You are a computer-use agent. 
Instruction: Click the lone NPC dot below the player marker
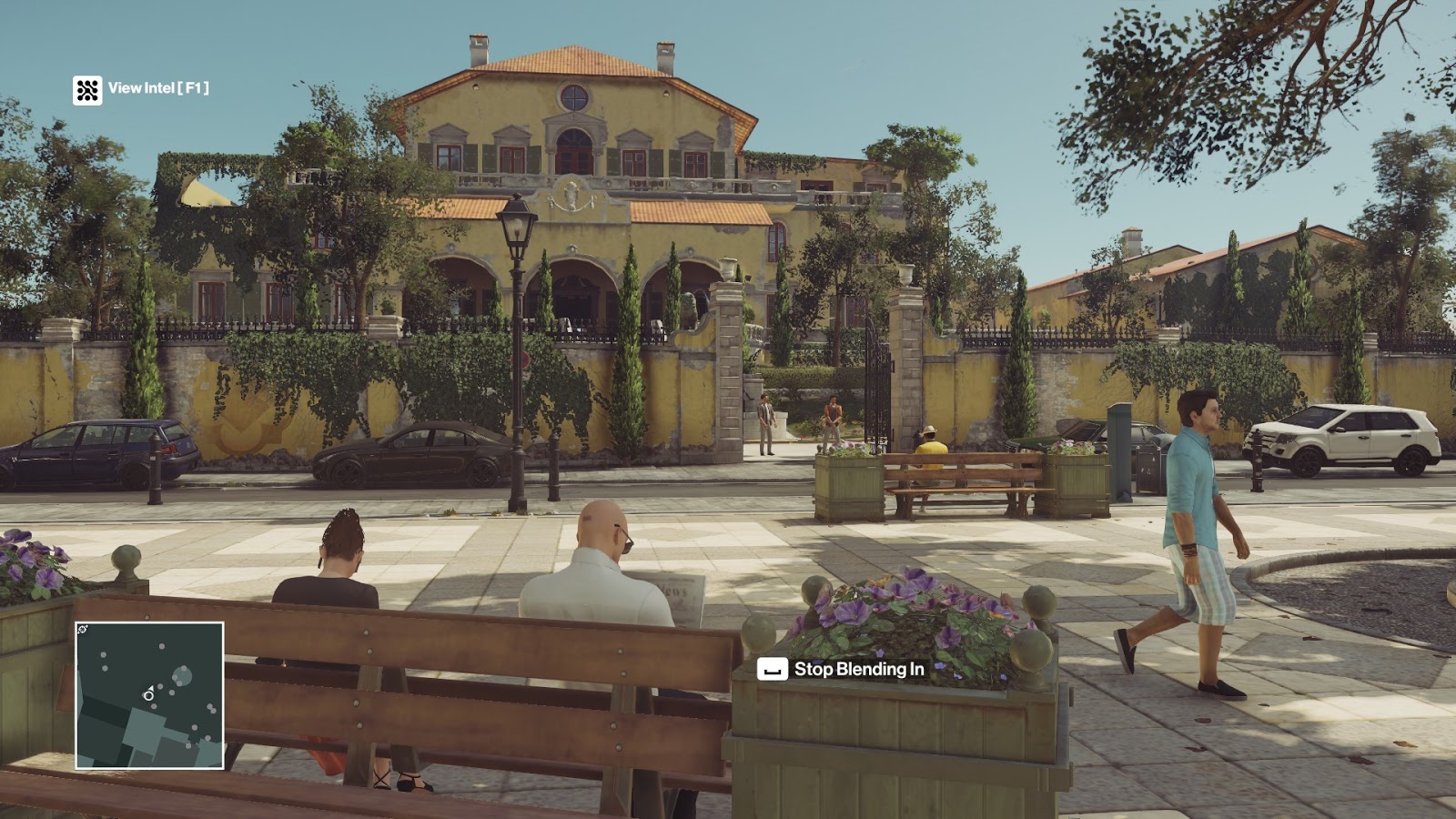154,707
